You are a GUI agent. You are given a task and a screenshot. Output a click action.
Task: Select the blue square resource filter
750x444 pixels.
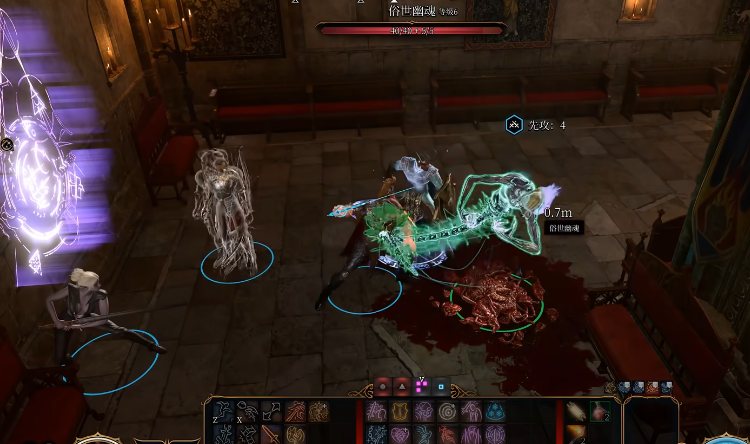pos(440,387)
